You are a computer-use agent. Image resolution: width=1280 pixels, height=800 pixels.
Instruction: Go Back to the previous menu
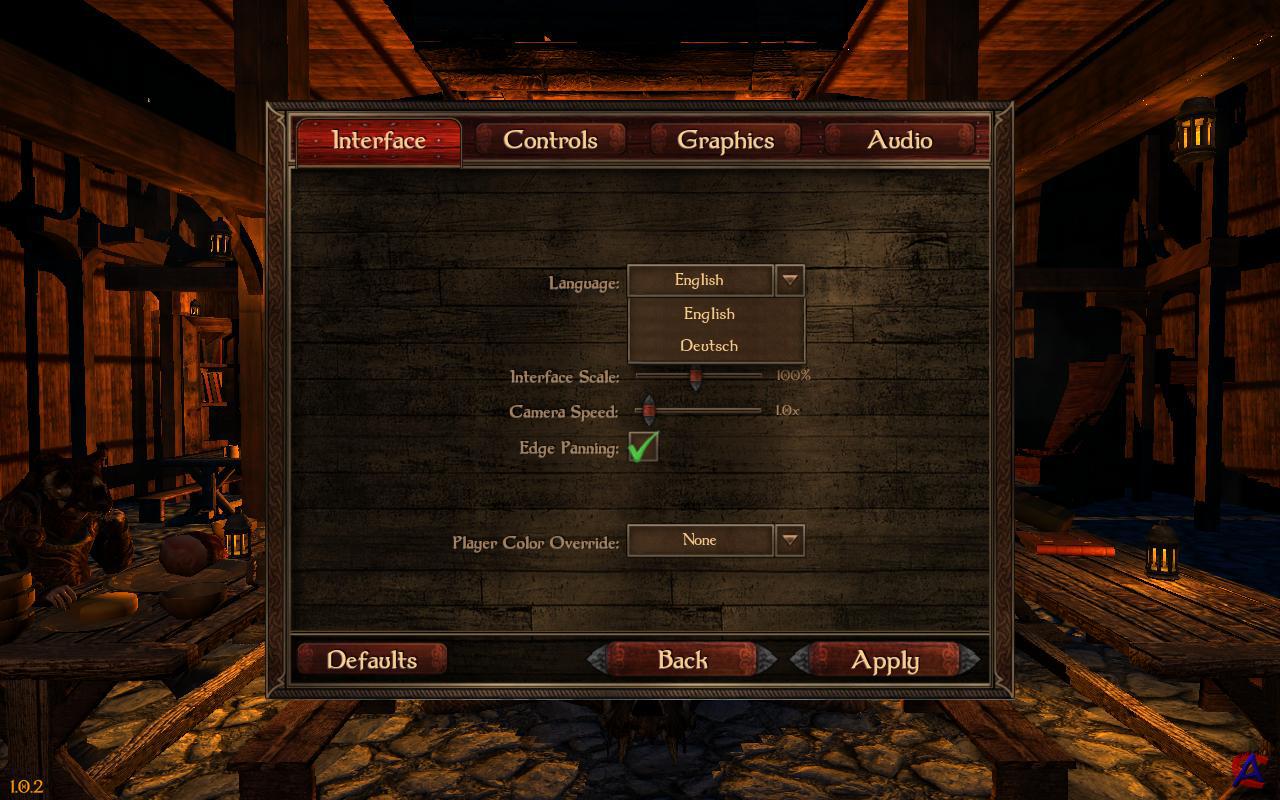[682, 660]
